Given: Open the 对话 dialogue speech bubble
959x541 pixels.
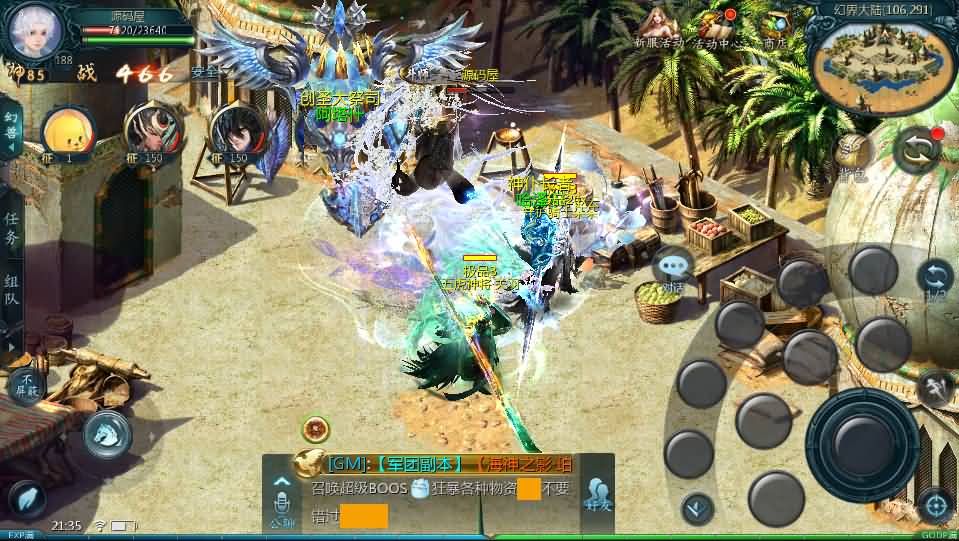Looking at the screenshot, I should [x=674, y=270].
